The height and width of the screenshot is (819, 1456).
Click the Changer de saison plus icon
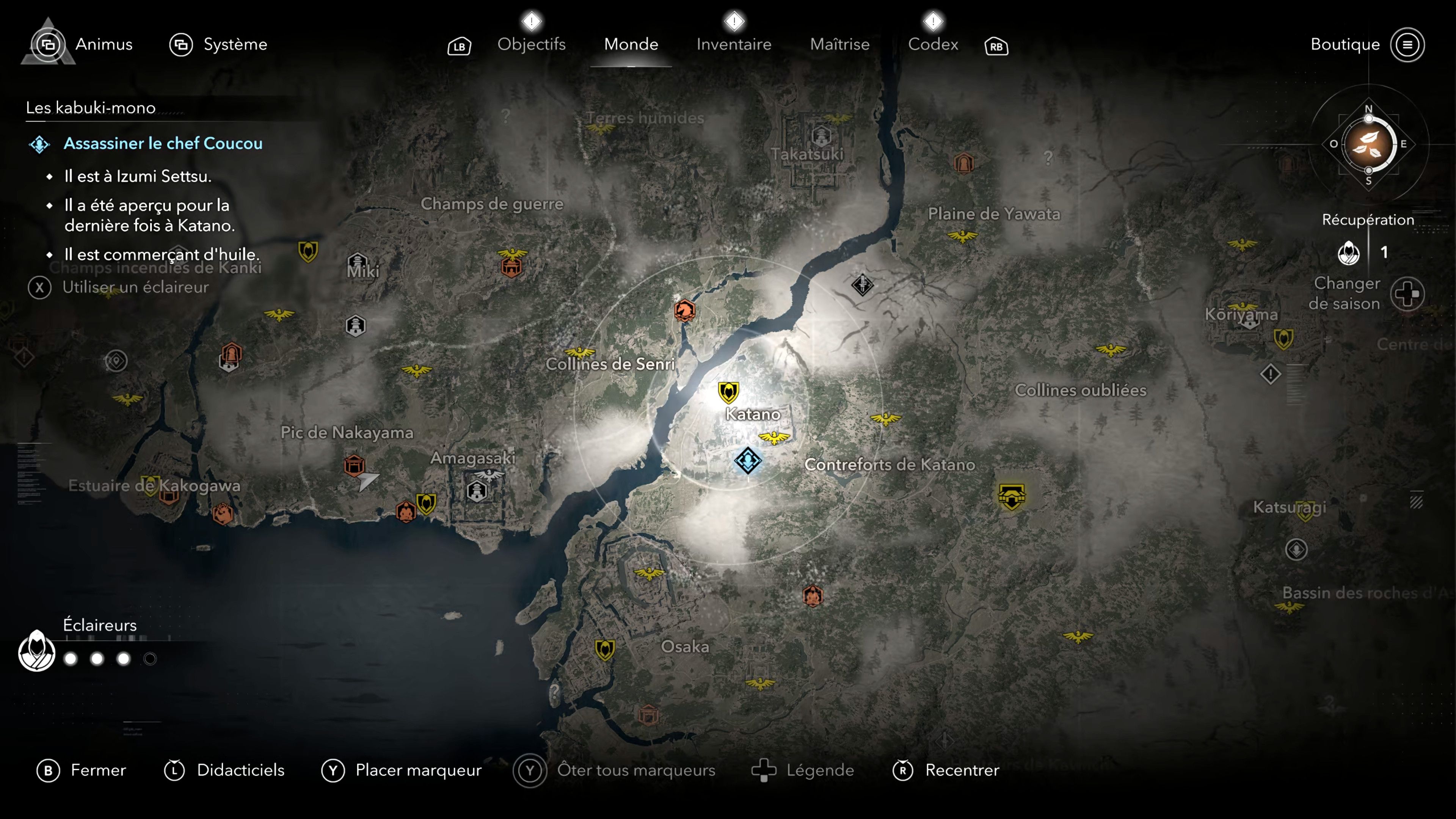click(1407, 293)
